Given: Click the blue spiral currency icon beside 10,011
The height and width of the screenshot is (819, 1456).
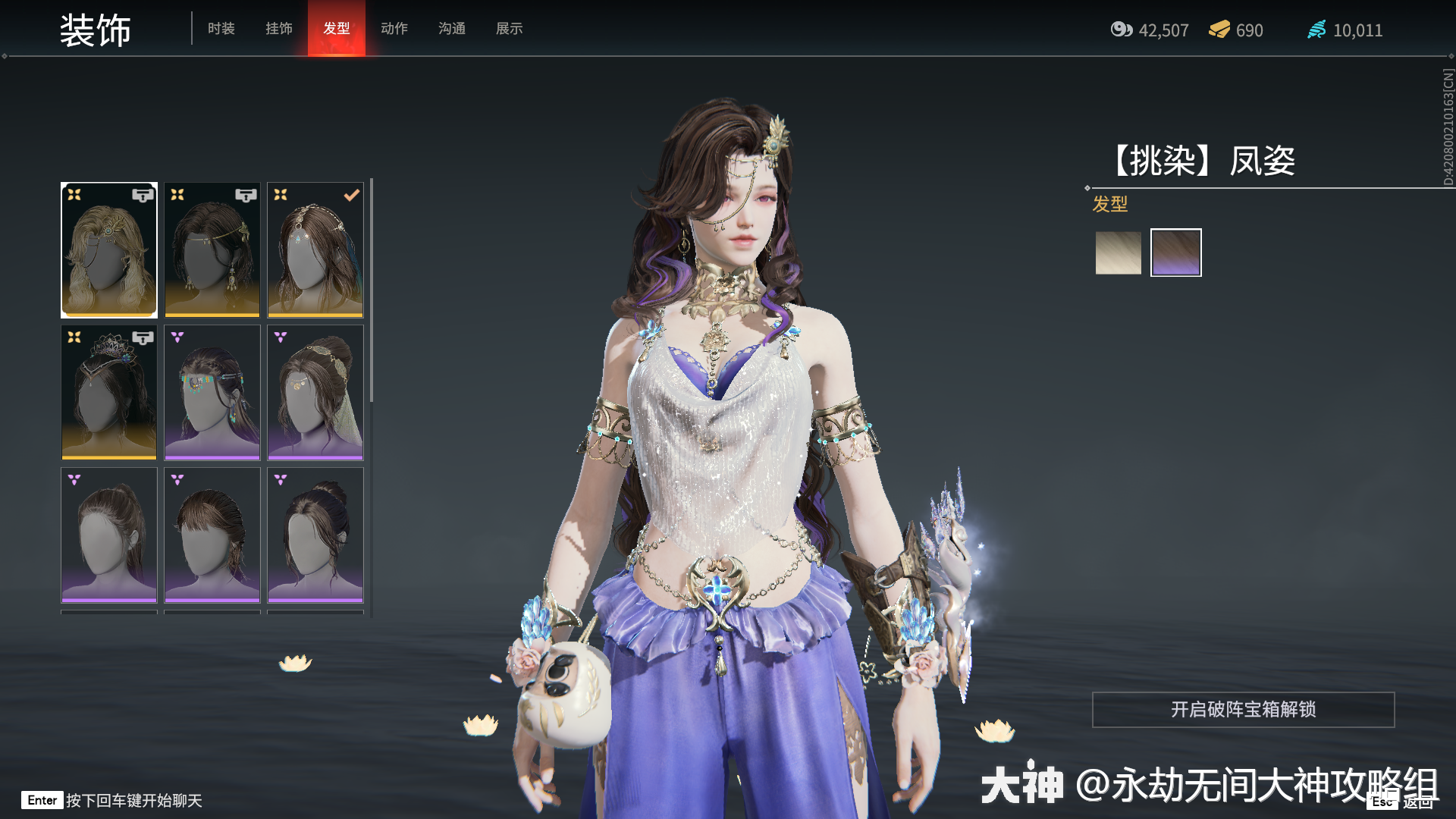Looking at the screenshot, I should point(1317,30).
